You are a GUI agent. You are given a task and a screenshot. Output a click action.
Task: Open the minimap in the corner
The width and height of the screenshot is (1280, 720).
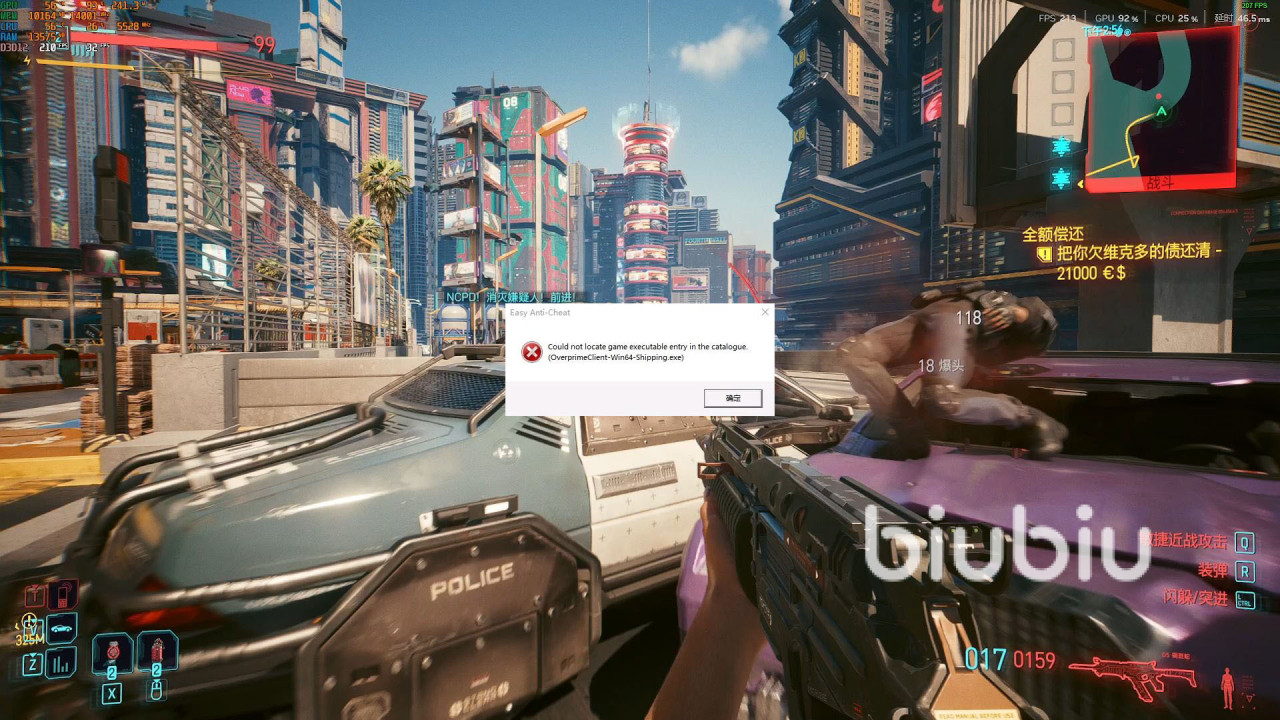coord(1161,108)
